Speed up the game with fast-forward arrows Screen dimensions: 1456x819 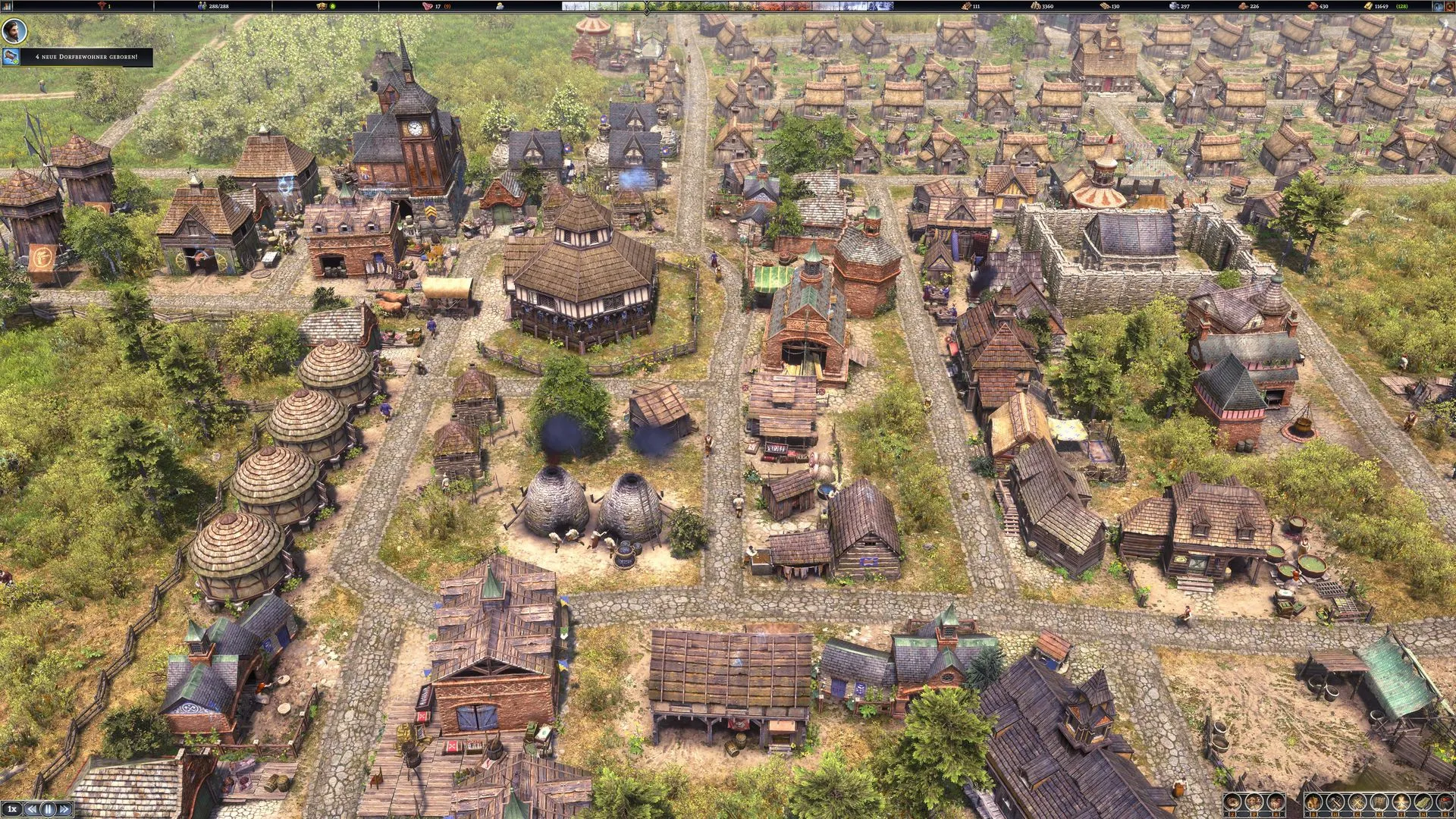(x=64, y=808)
